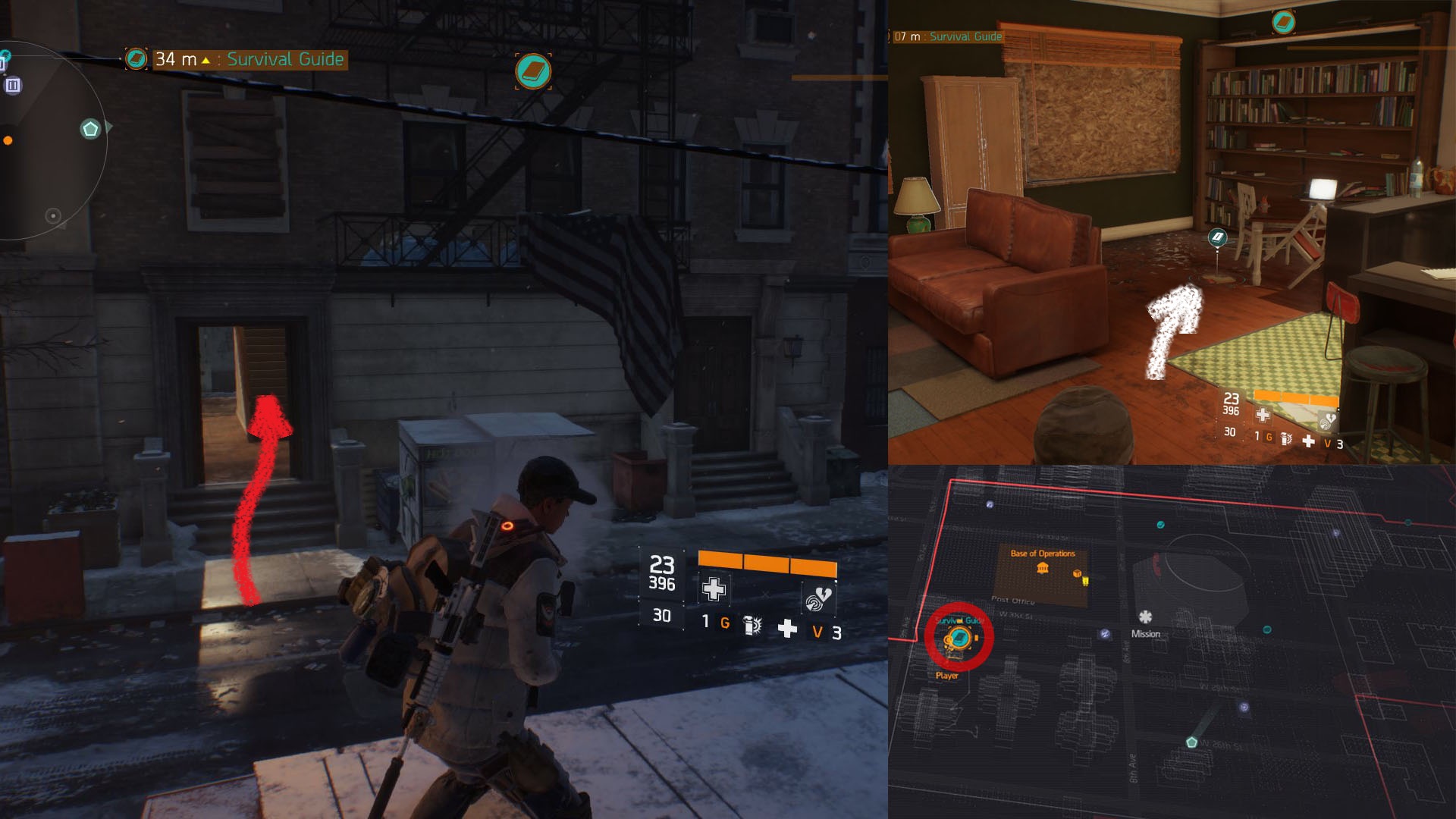Click the pentagon marker on the circular minimap
This screenshot has height=819, width=1456.
(x=90, y=129)
